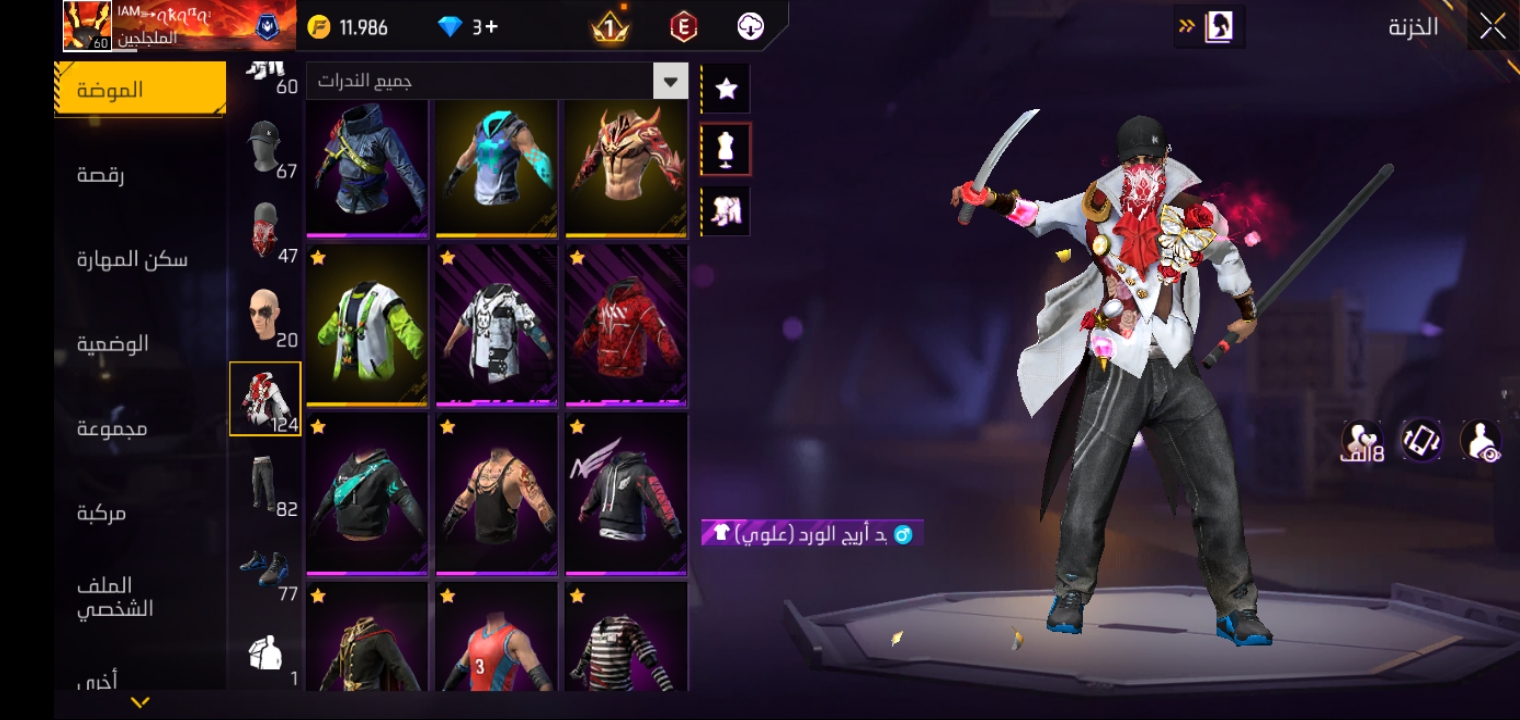Open the مجموعة collection tab

point(113,429)
